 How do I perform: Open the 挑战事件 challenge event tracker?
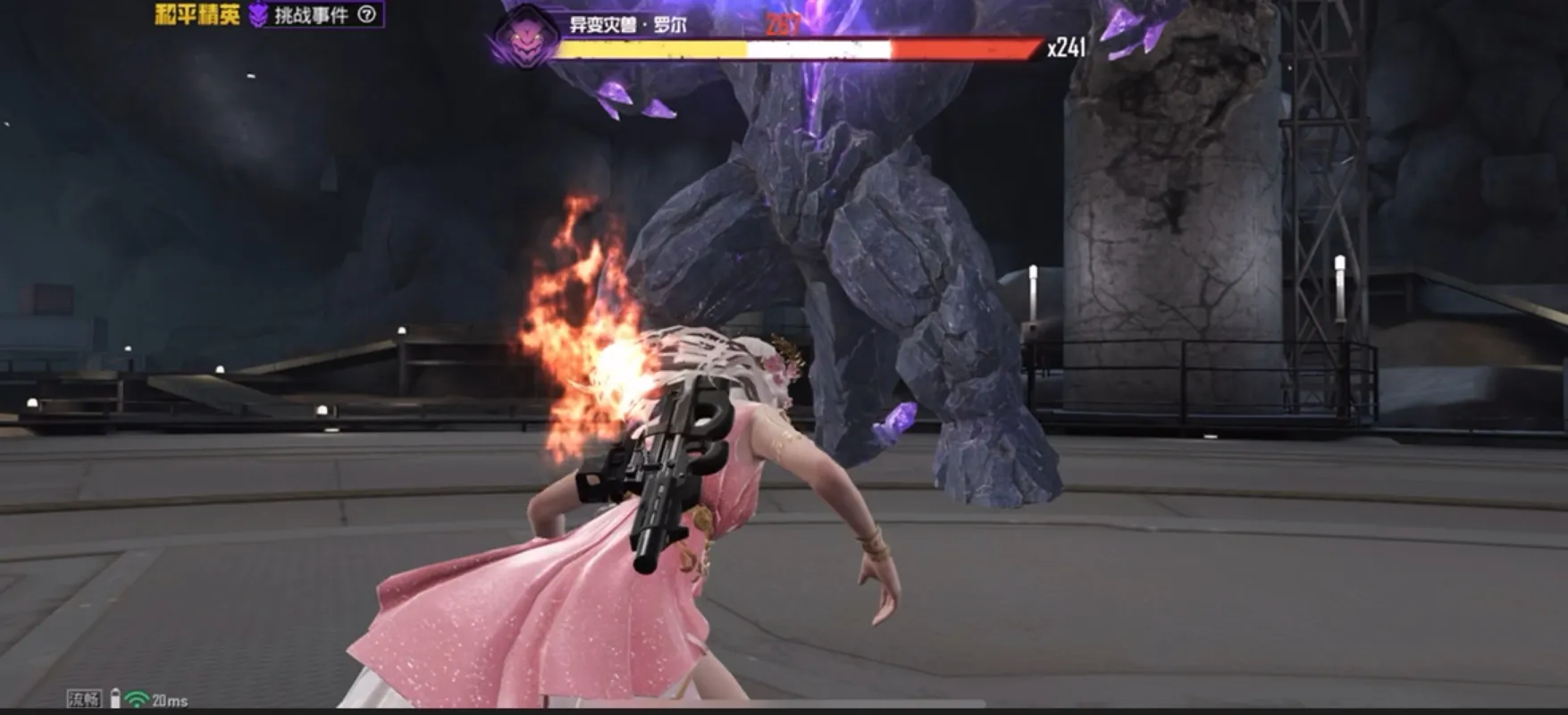pos(310,14)
